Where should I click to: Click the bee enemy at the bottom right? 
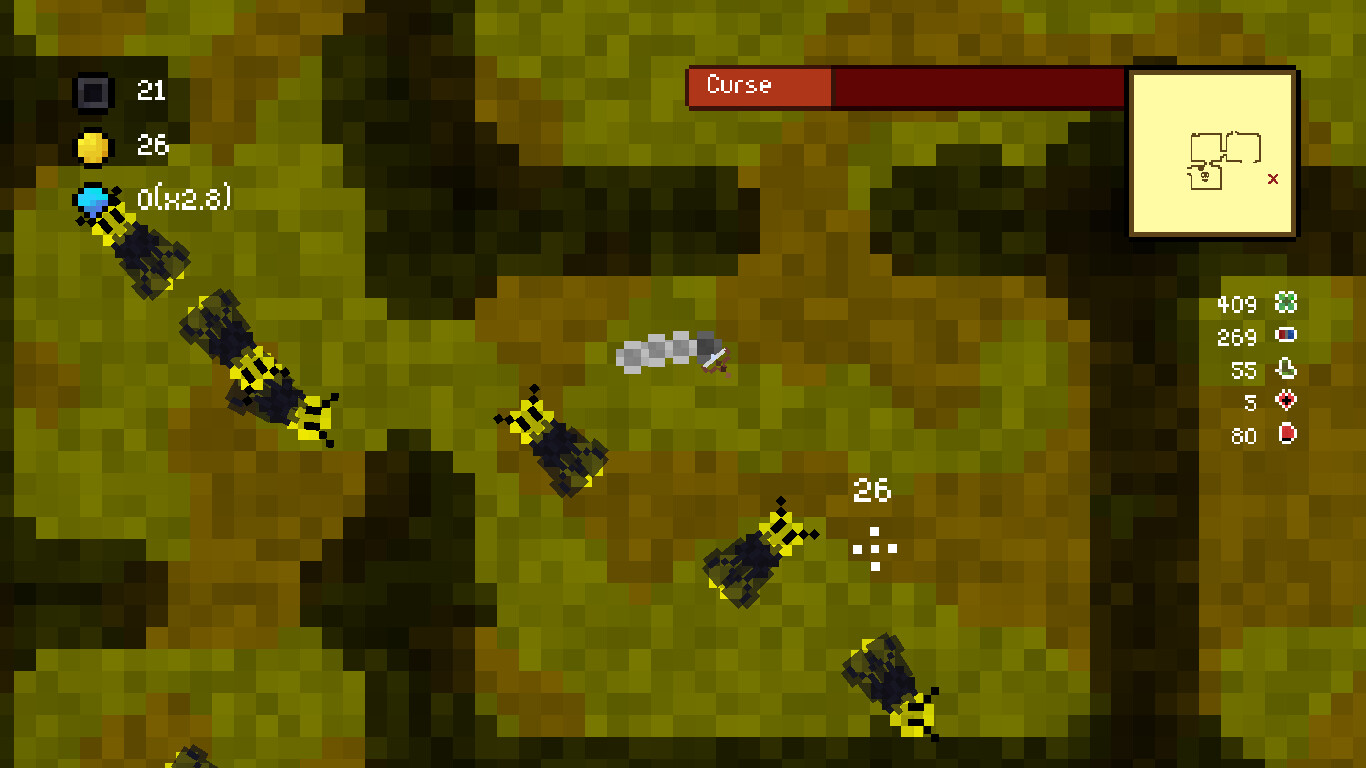tap(890, 685)
